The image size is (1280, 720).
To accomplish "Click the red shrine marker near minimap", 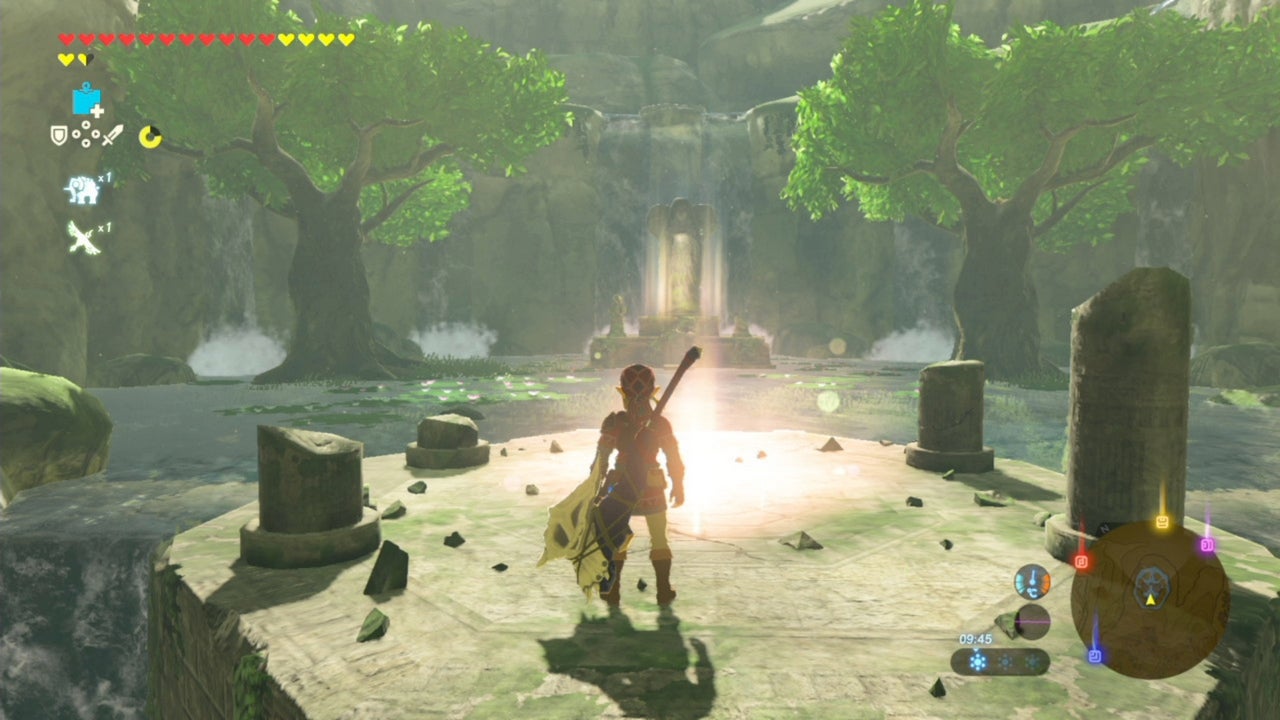I will point(1083,560).
